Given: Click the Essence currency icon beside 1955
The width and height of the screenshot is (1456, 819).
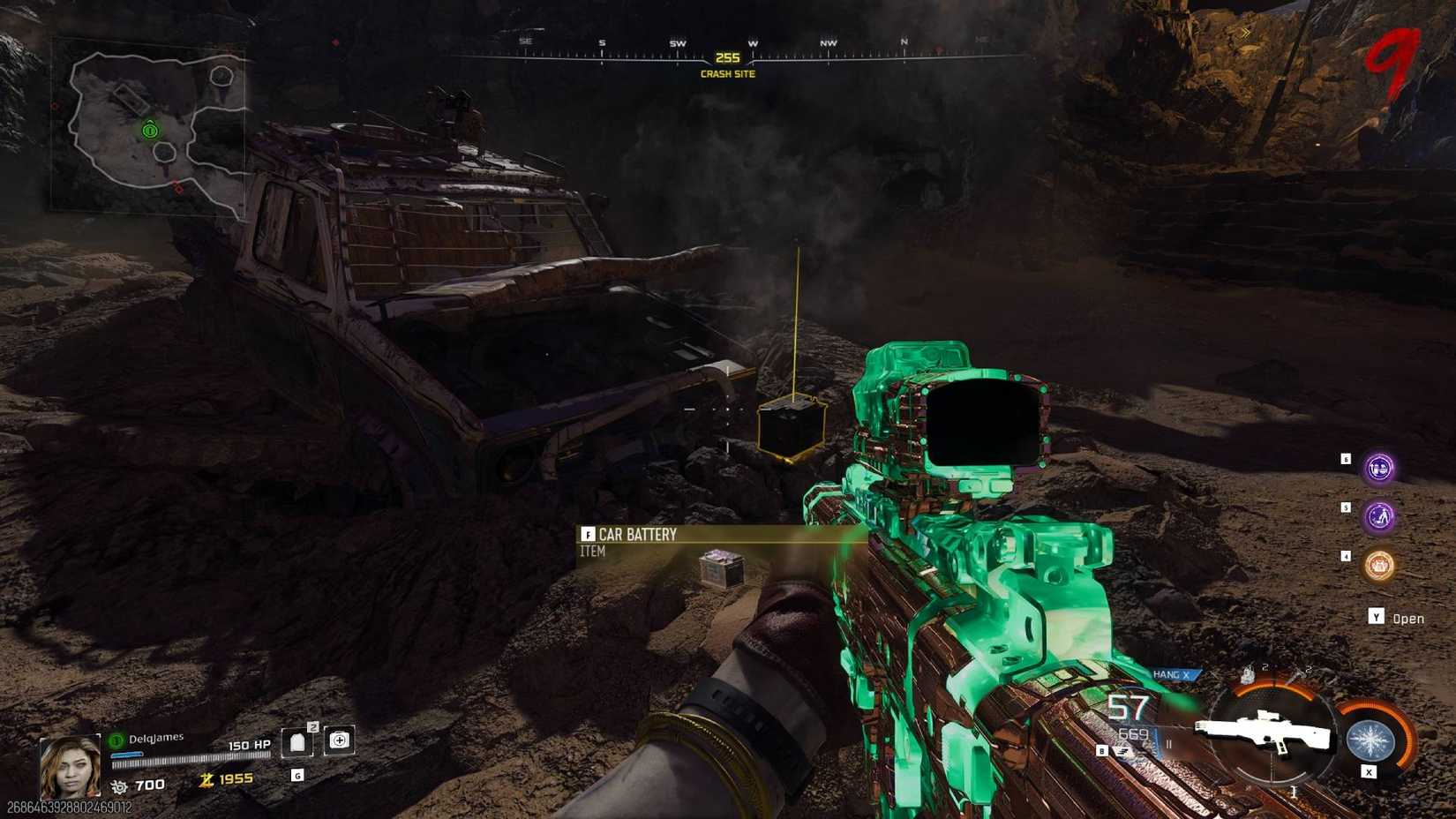Looking at the screenshot, I should [x=206, y=779].
